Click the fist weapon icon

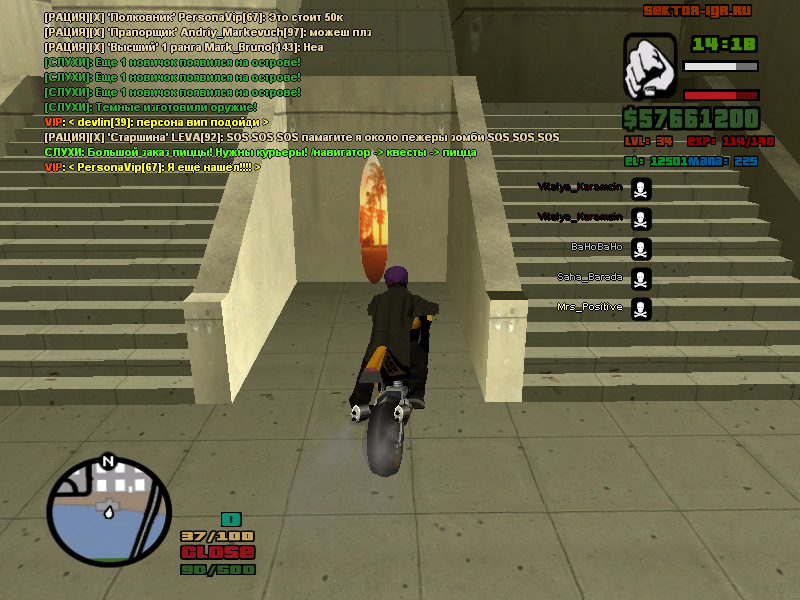point(650,67)
